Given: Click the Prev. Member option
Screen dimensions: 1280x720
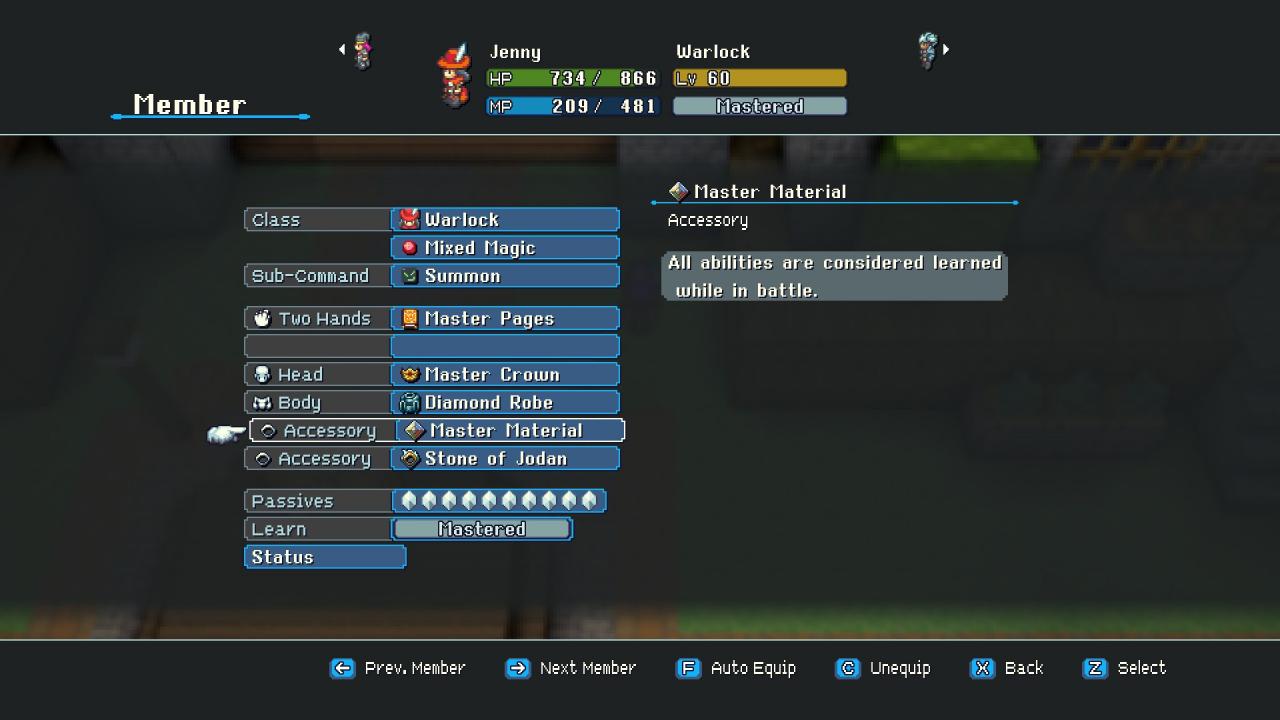Looking at the screenshot, I should pyautogui.click(x=398, y=668).
